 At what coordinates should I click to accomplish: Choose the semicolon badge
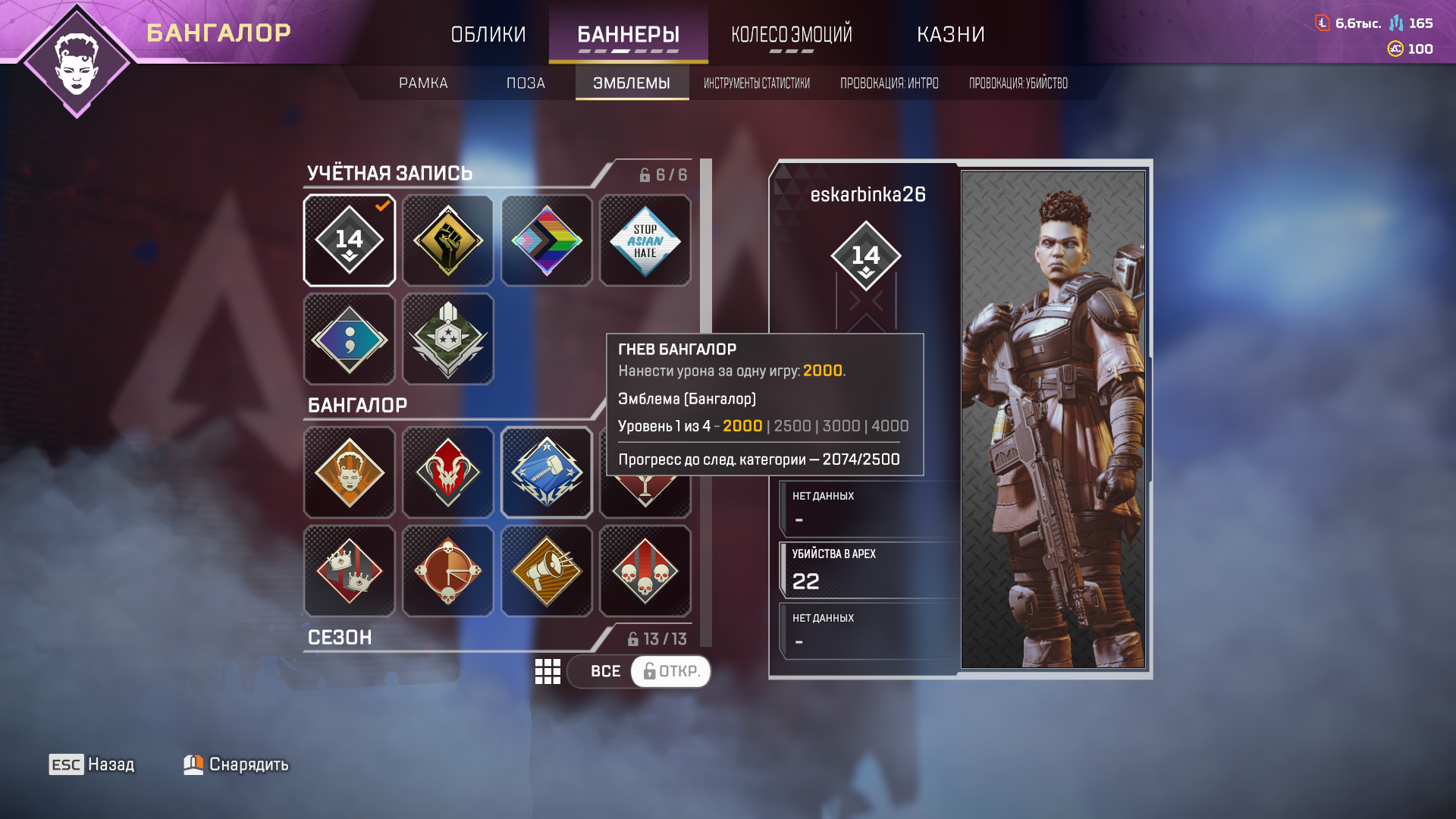pyautogui.click(x=350, y=339)
